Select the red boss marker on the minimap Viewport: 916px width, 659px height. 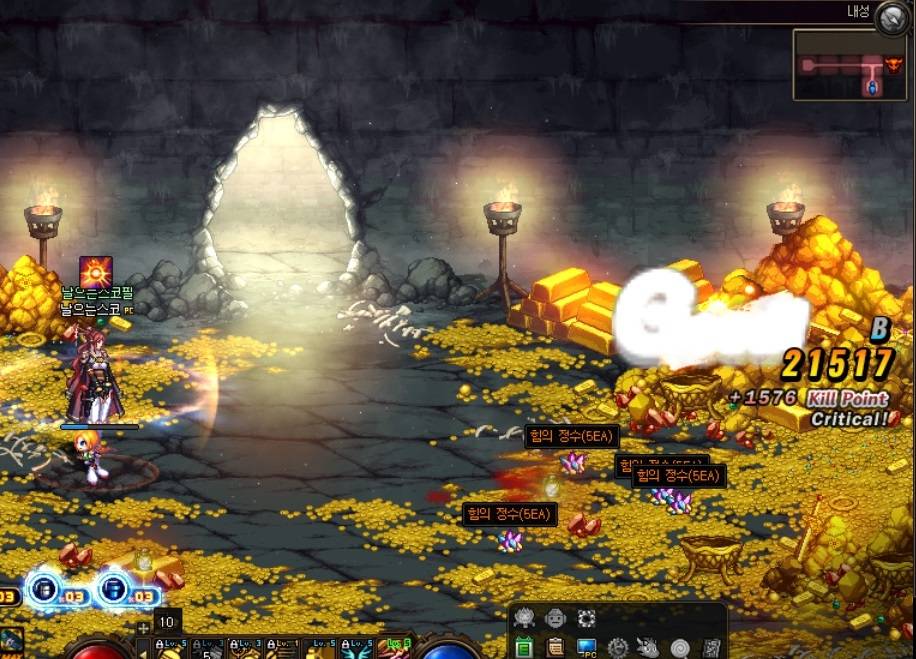893,67
